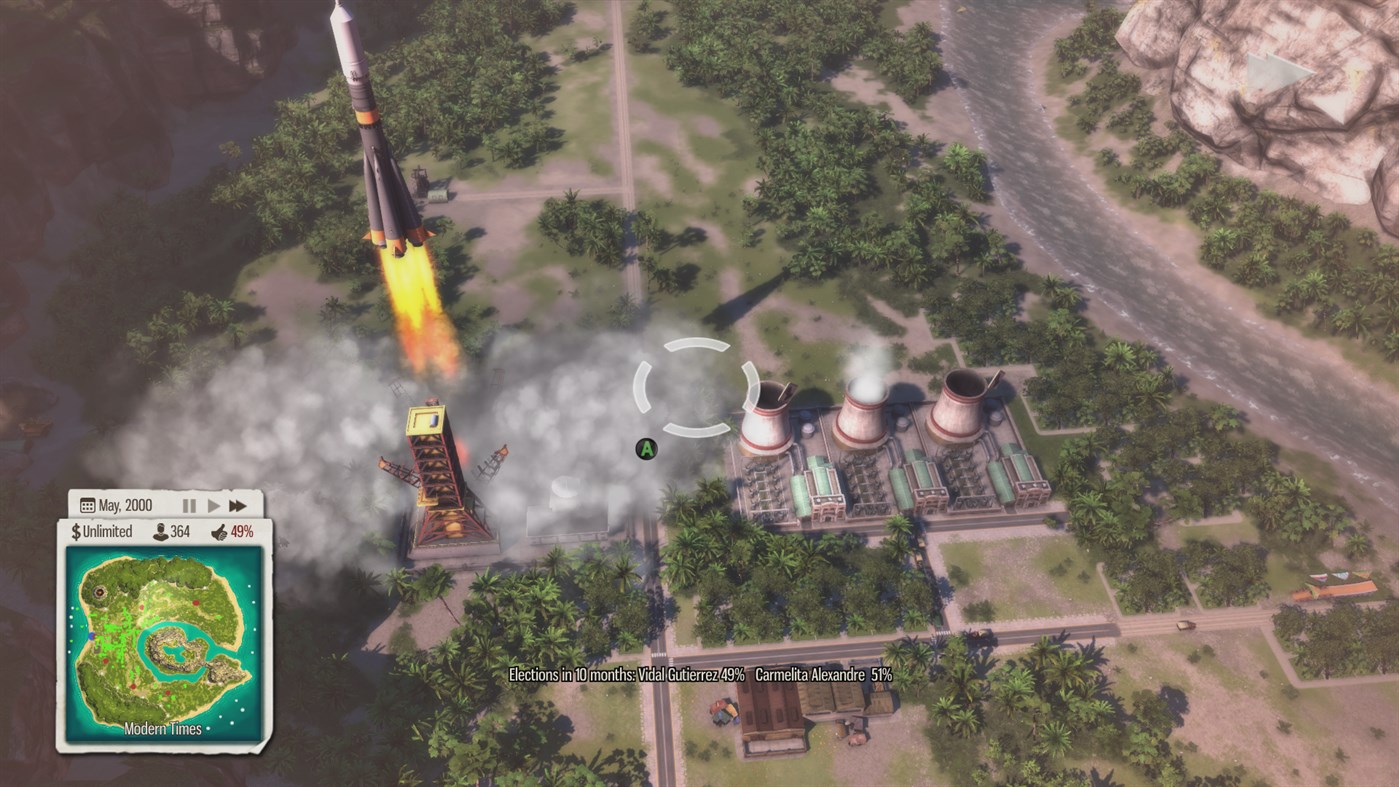Click the arrow in top-right corner
The height and width of the screenshot is (787, 1399).
pos(1272,68)
